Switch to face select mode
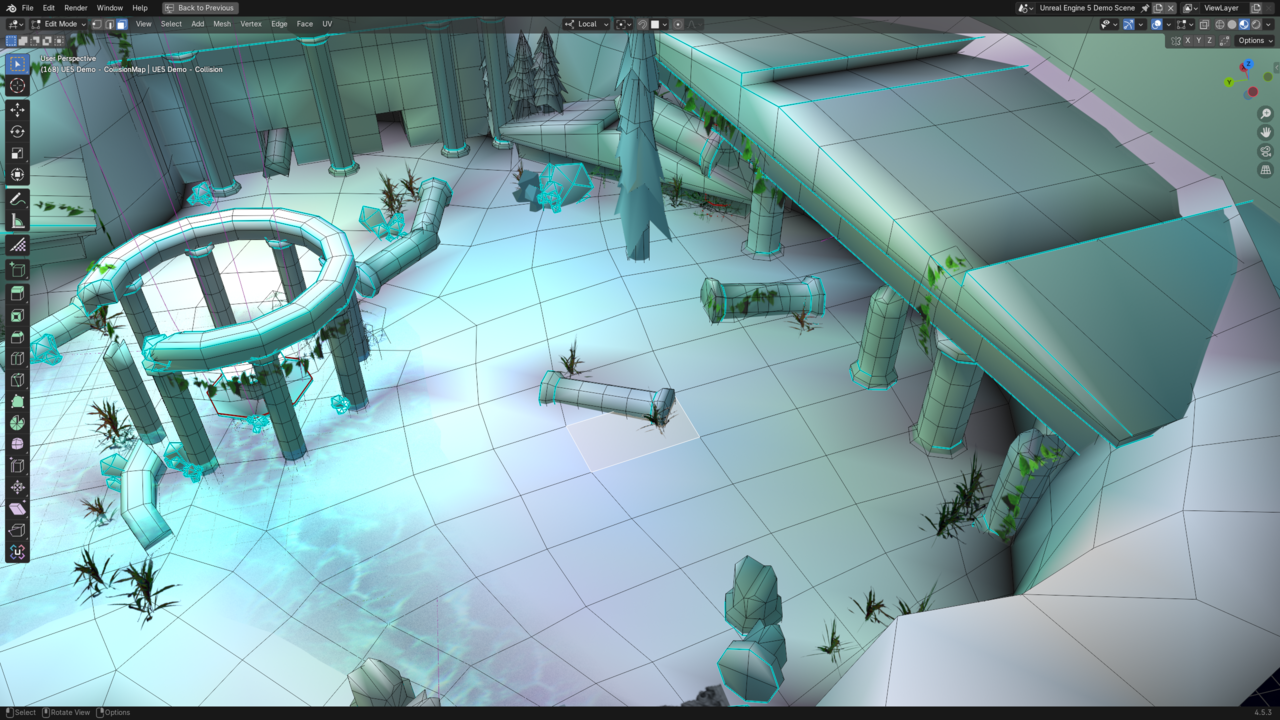This screenshot has height=720, width=1280. point(121,24)
